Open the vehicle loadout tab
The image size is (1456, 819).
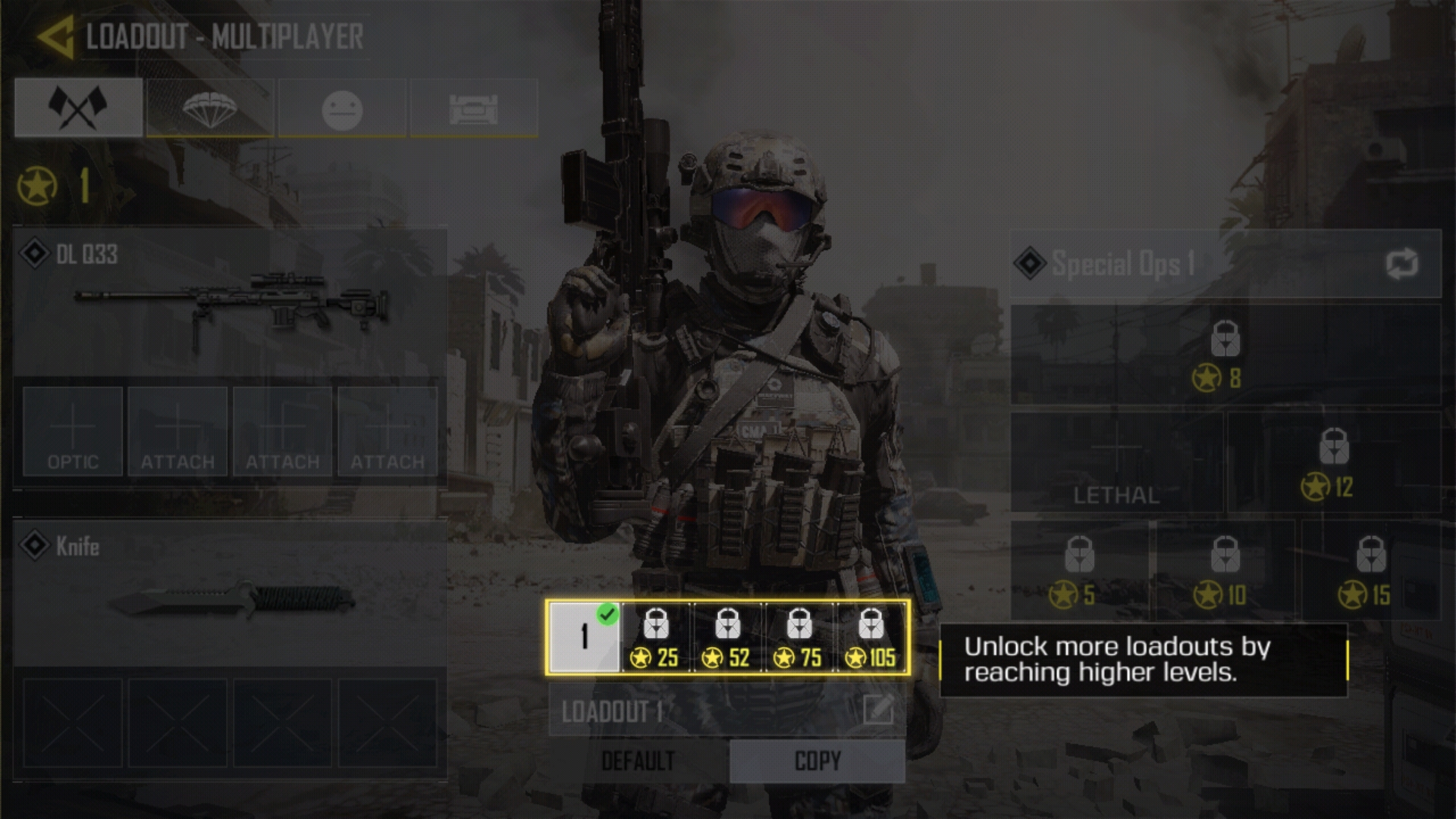(474, 108)
